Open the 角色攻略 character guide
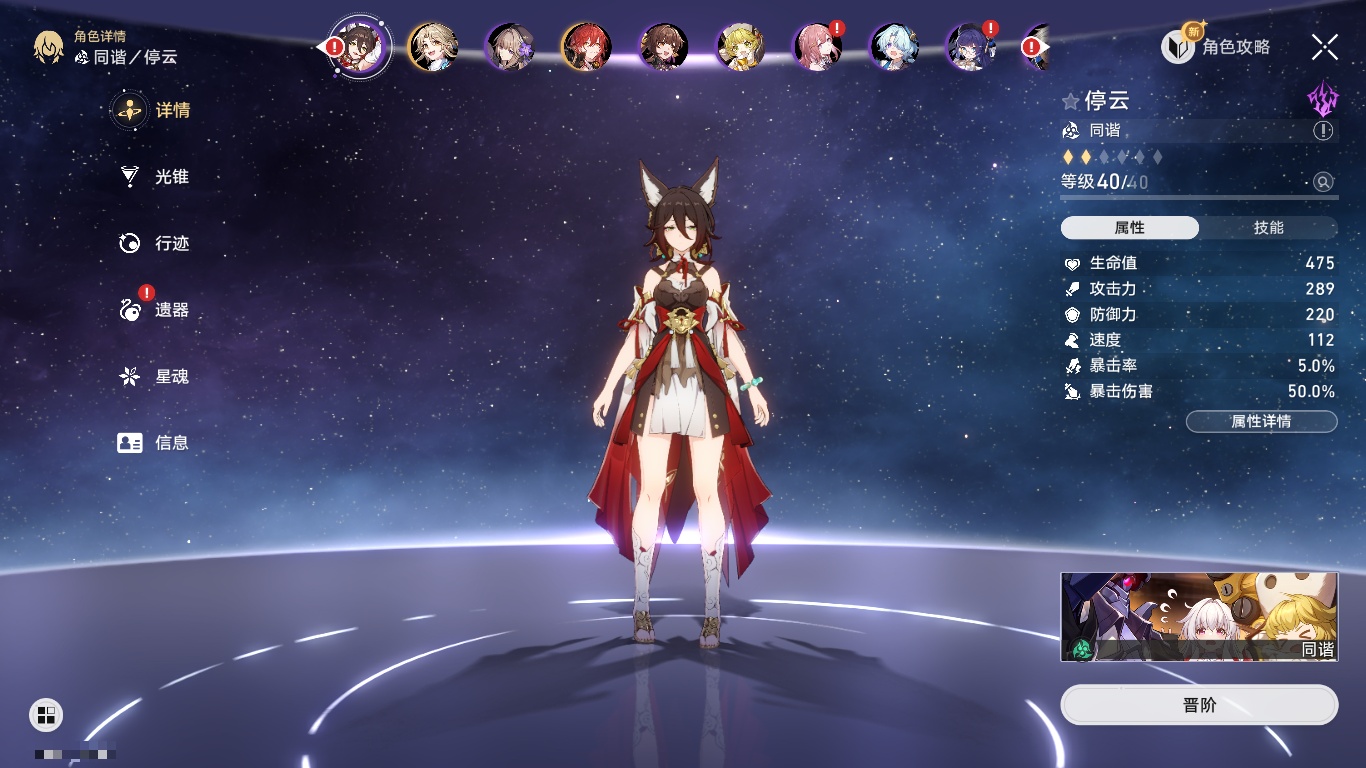Screen dimensions: 1366x768 1217,47
